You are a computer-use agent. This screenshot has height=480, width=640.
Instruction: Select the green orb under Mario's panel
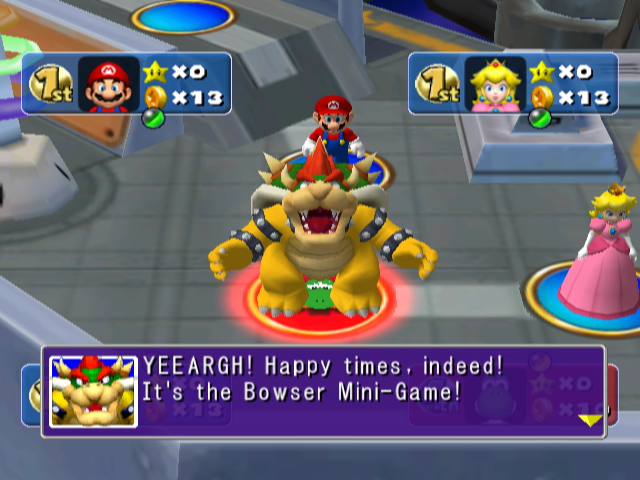(x=152, y=118)
